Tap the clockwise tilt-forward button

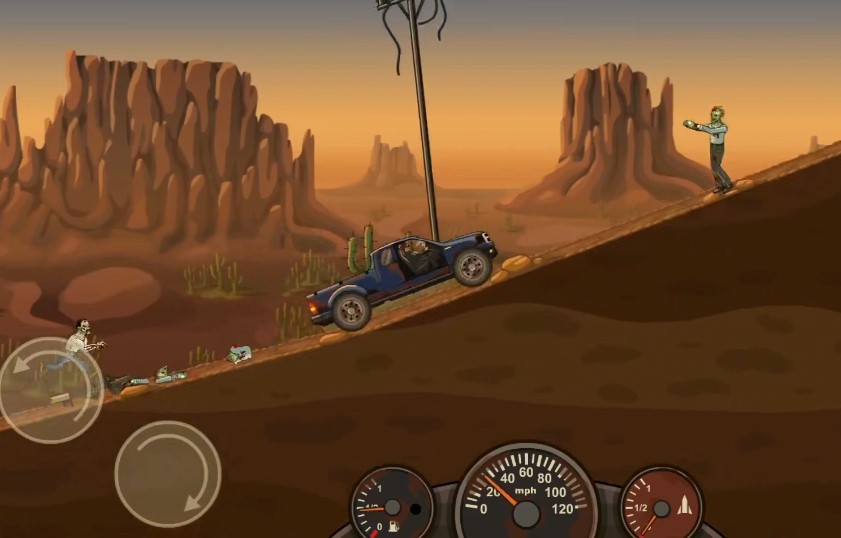(x=167, y=473)
